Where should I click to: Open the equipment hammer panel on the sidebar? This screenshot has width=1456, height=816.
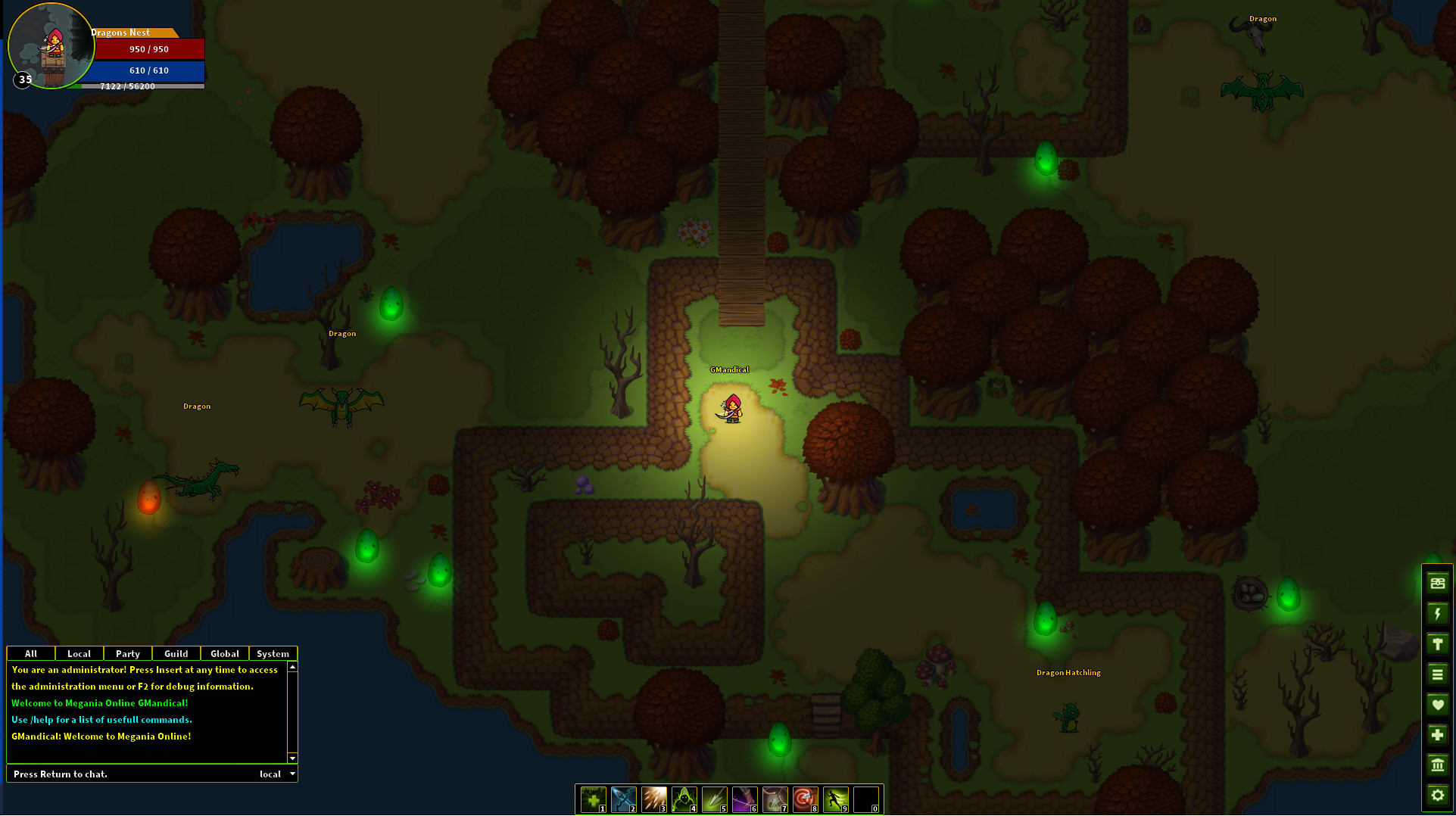[x=1437, y=643]
